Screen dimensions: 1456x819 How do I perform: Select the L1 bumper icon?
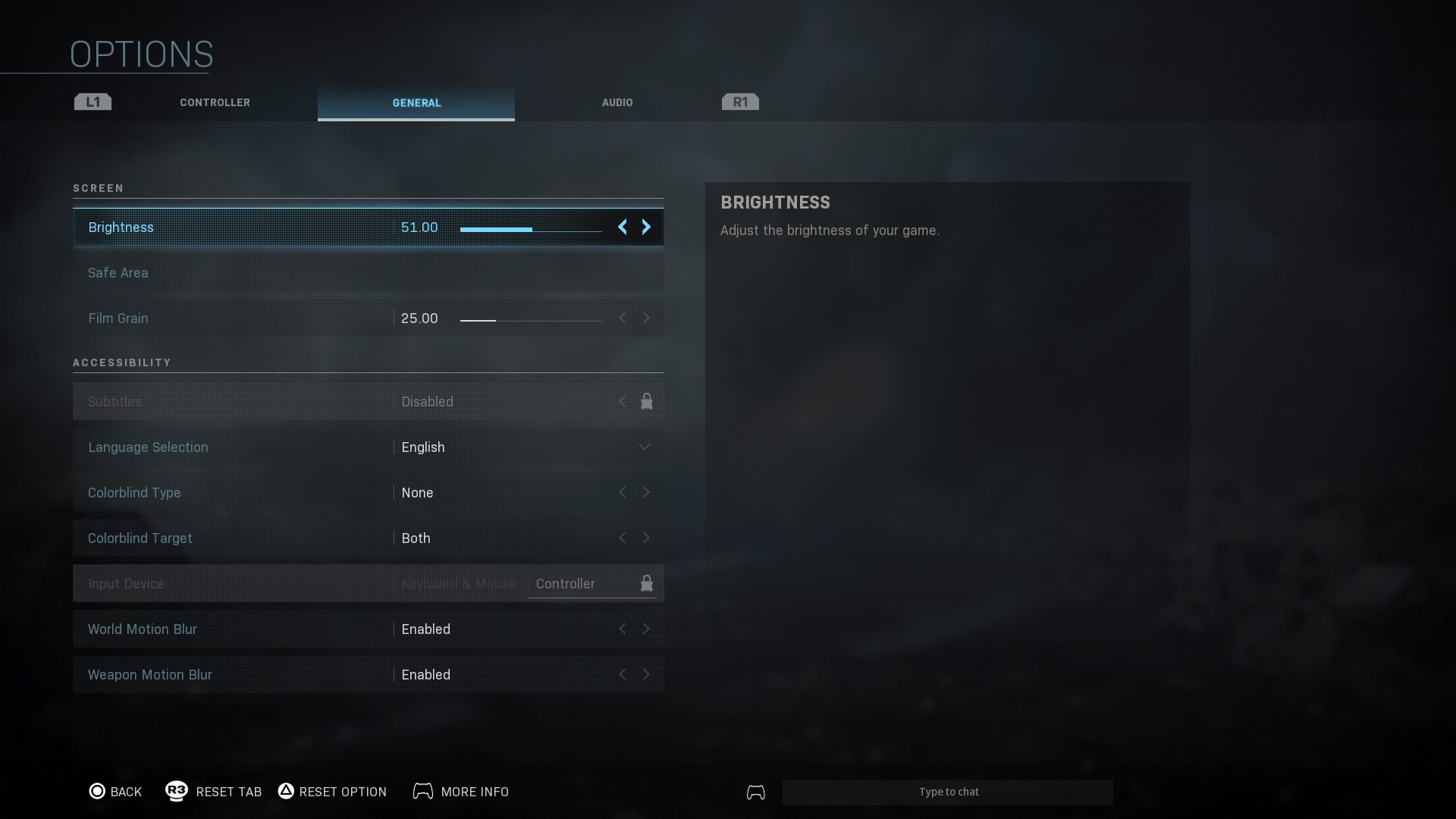click(x=92, y=102)
